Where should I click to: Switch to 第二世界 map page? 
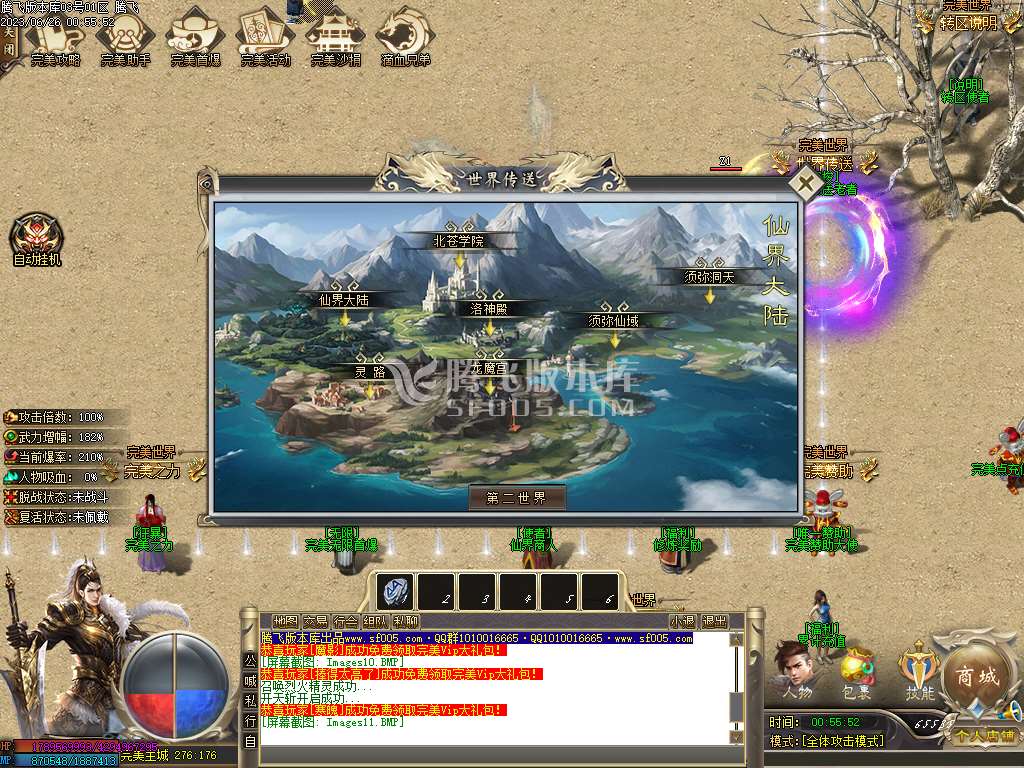point(517,498)
